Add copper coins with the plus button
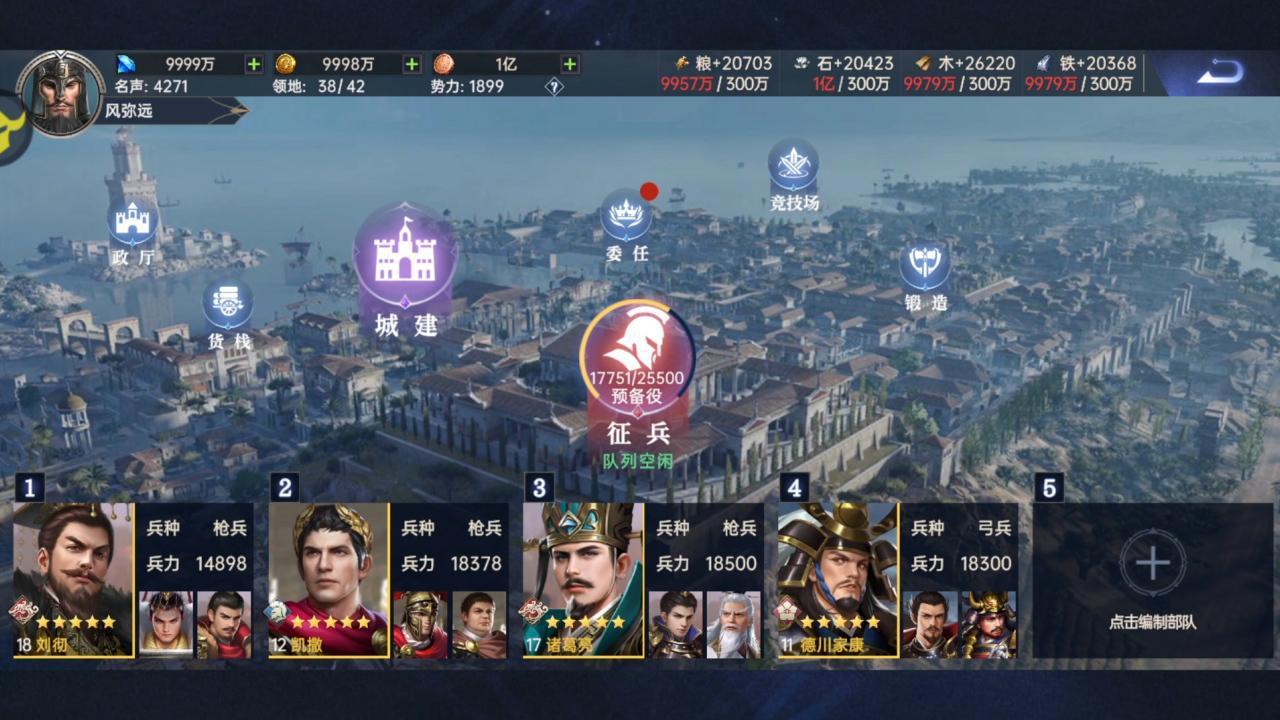The height and width of the screenshot is (720, 1280). tap(570, 64)
